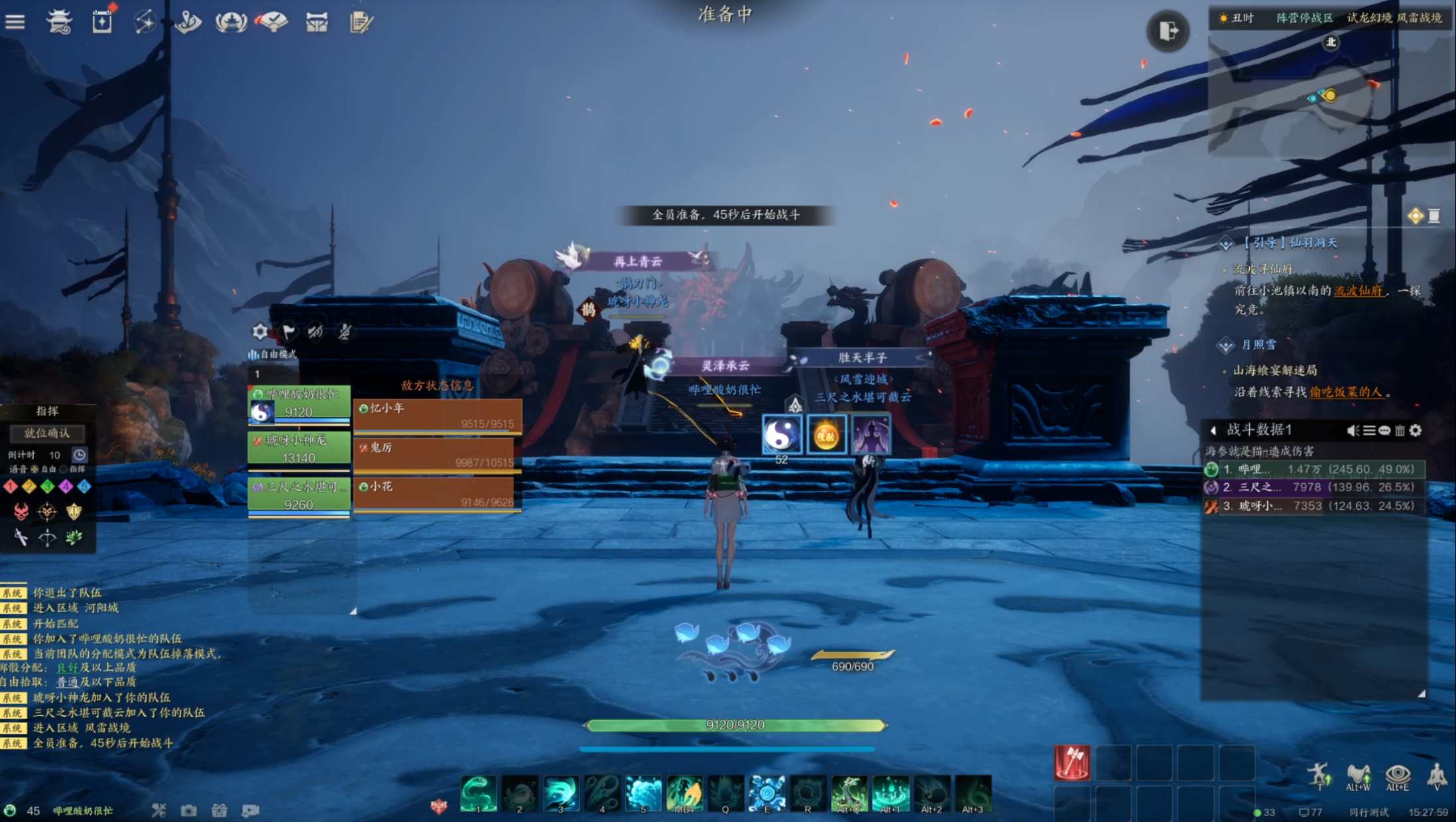
Task: Activate the red axe skill icon
Action: pyautogui.click(x=1071, y=762)
